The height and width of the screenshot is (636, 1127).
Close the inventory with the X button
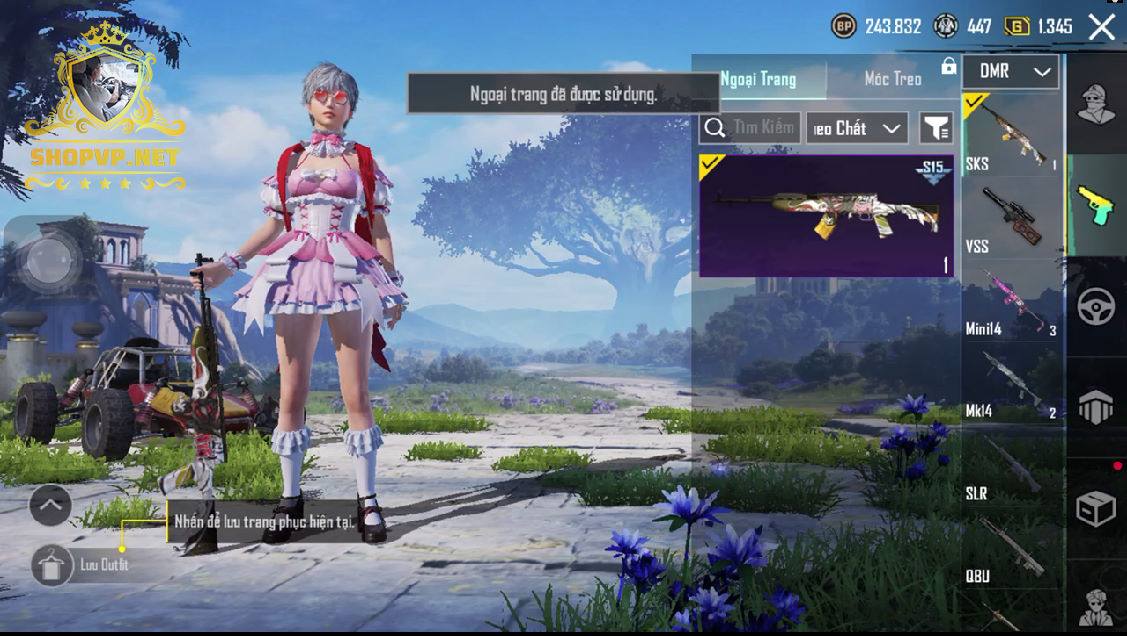[1101, 27]
